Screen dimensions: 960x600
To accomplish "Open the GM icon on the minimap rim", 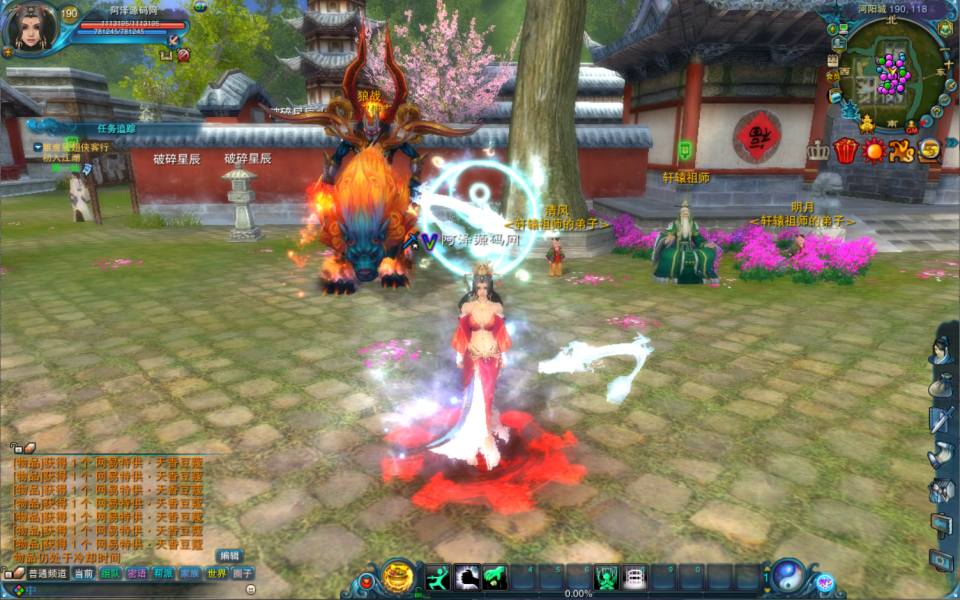I will [911, 126].
